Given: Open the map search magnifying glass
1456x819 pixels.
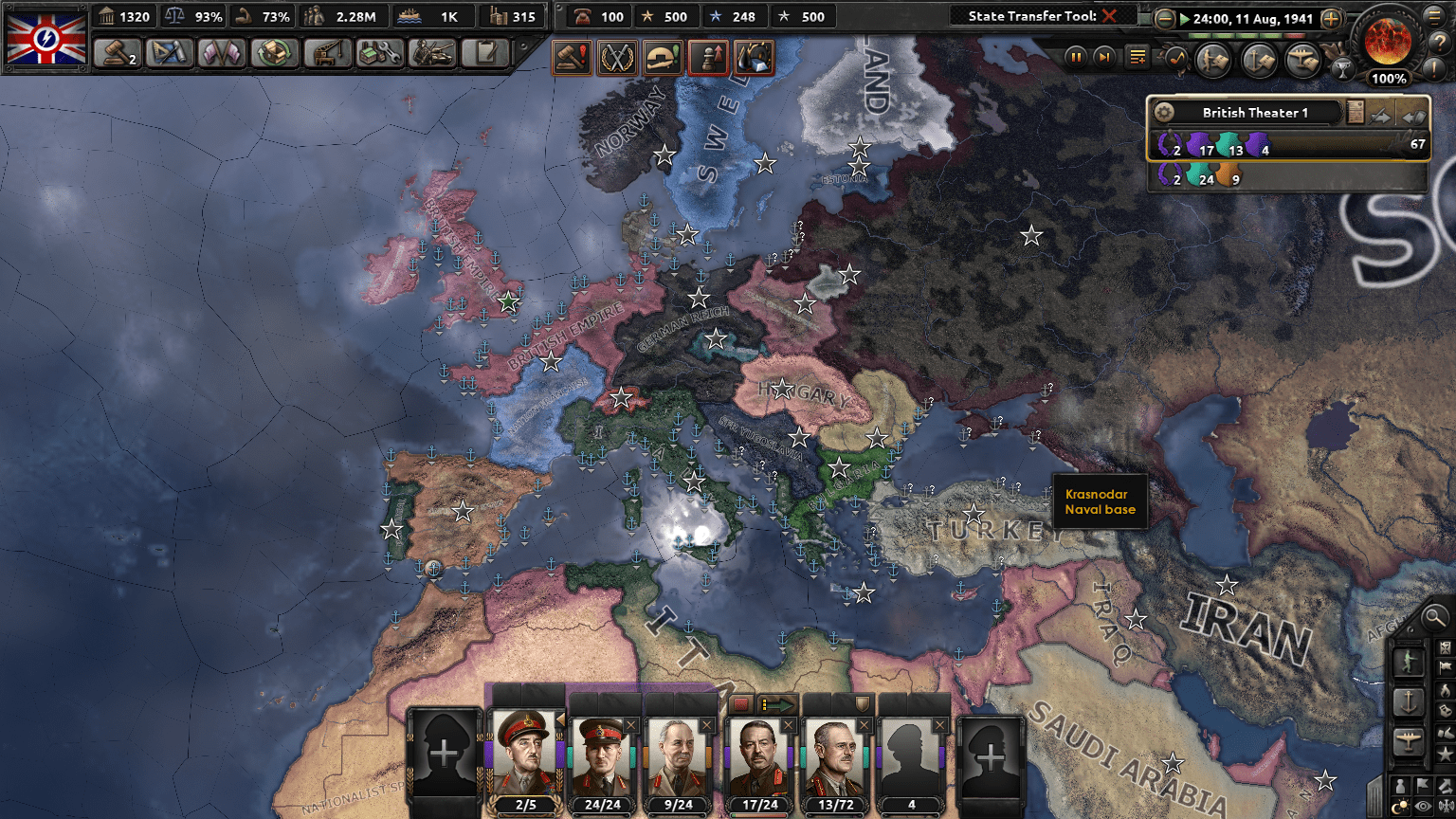Looking at the screenshot, I should (x=1435, y=618).
